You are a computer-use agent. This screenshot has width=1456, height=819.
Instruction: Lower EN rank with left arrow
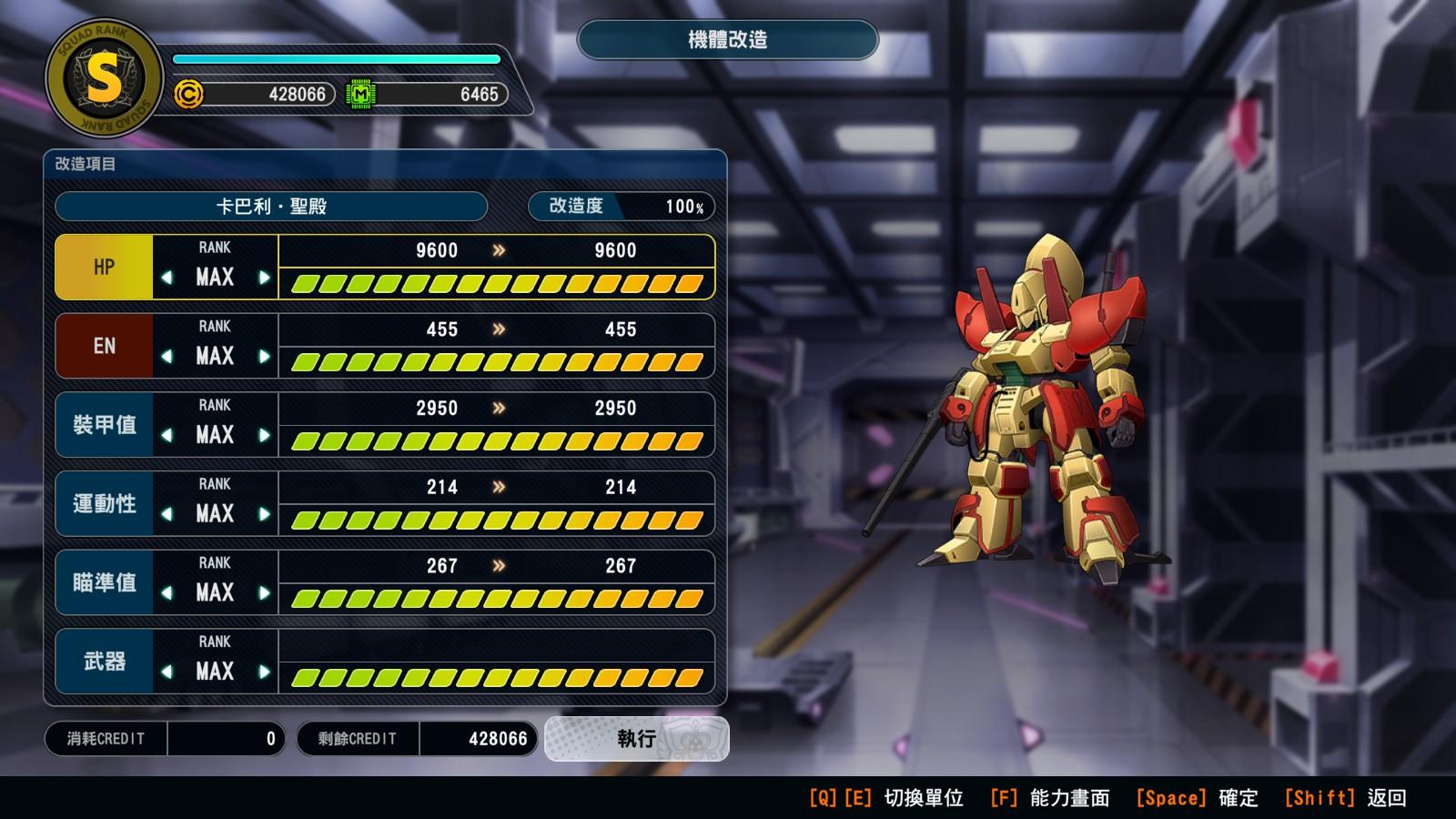click(167, 357)
